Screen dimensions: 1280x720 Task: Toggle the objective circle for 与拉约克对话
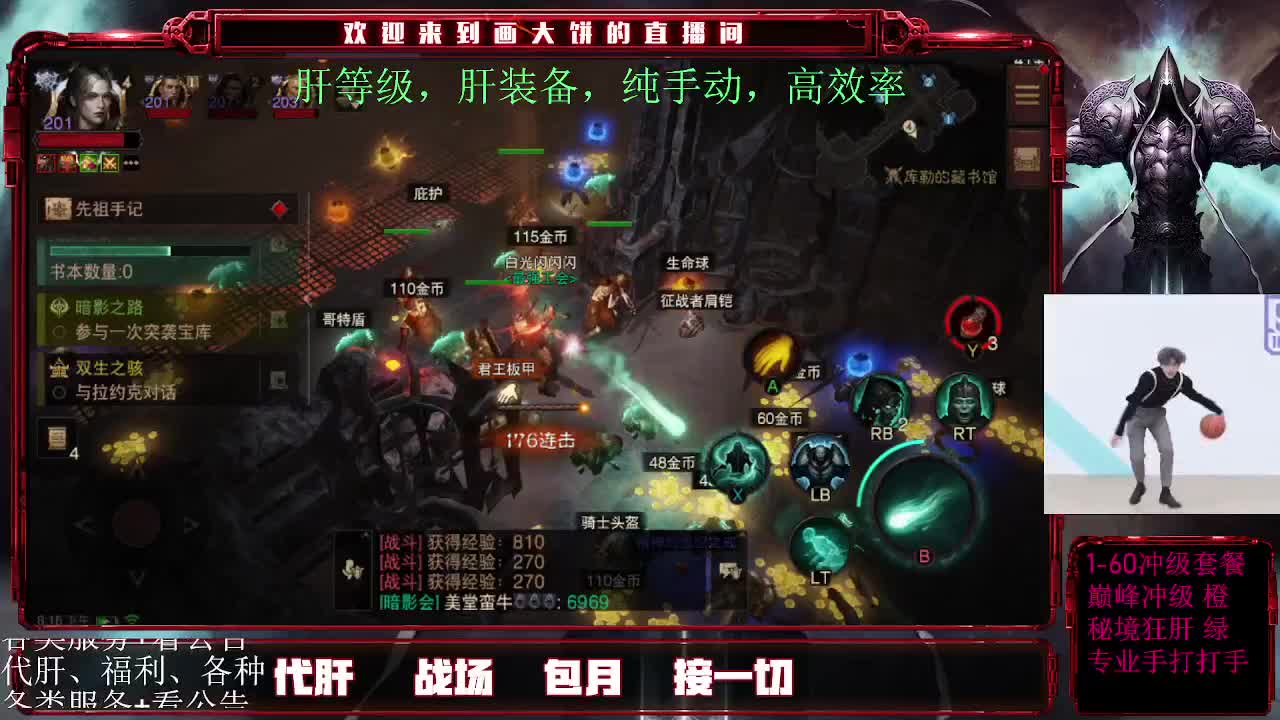coord(57,389)
